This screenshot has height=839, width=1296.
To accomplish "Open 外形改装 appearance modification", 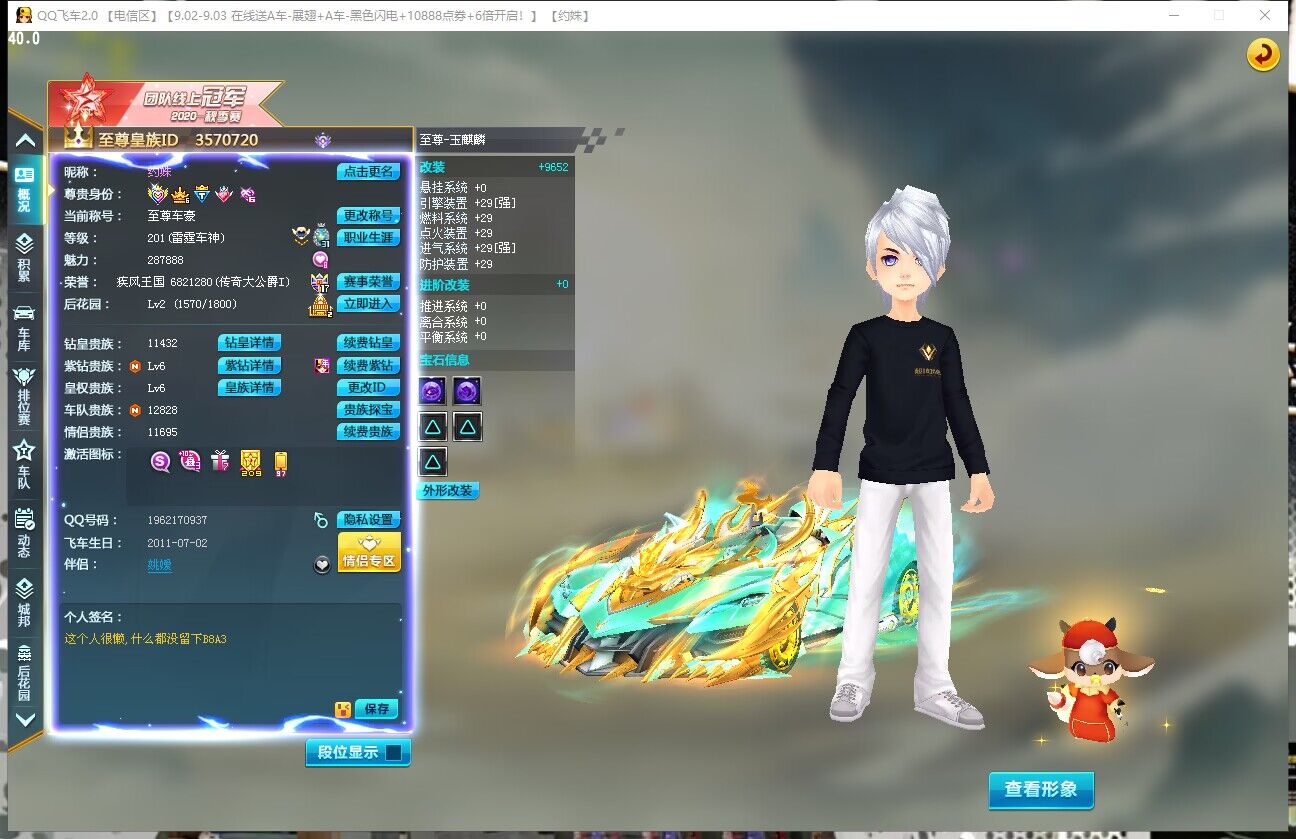I will pos(446,491).
